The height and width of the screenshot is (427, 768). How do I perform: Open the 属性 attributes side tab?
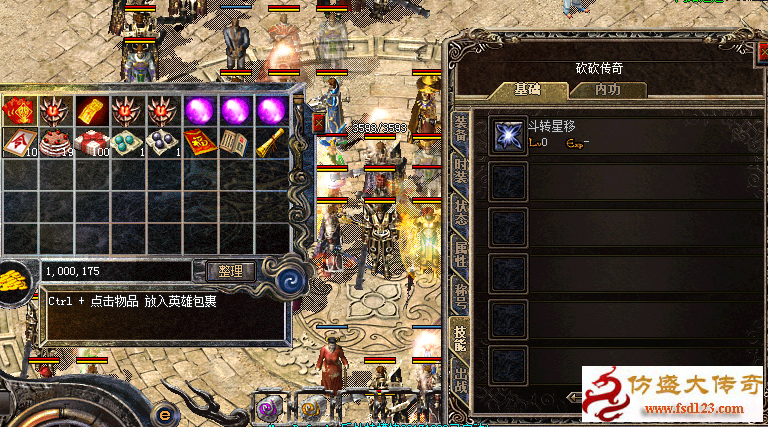point(460,255)
